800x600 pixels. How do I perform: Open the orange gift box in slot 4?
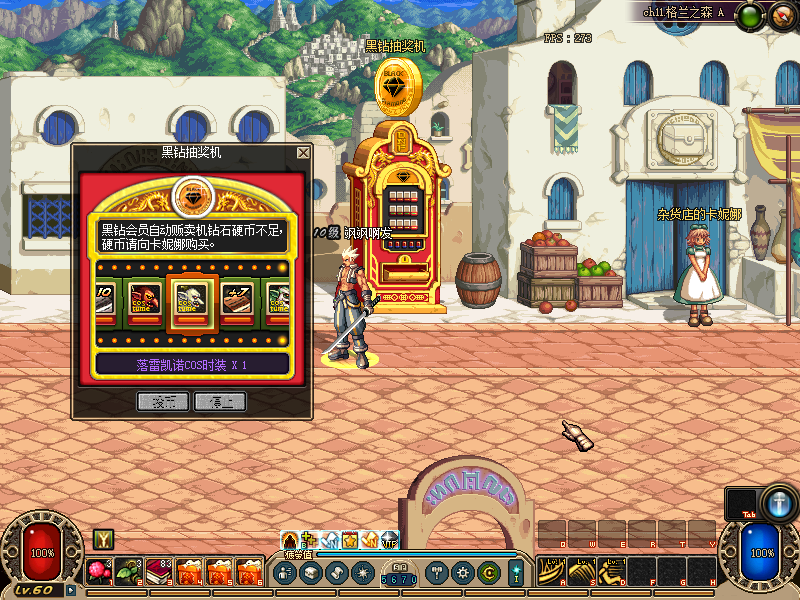189,572
